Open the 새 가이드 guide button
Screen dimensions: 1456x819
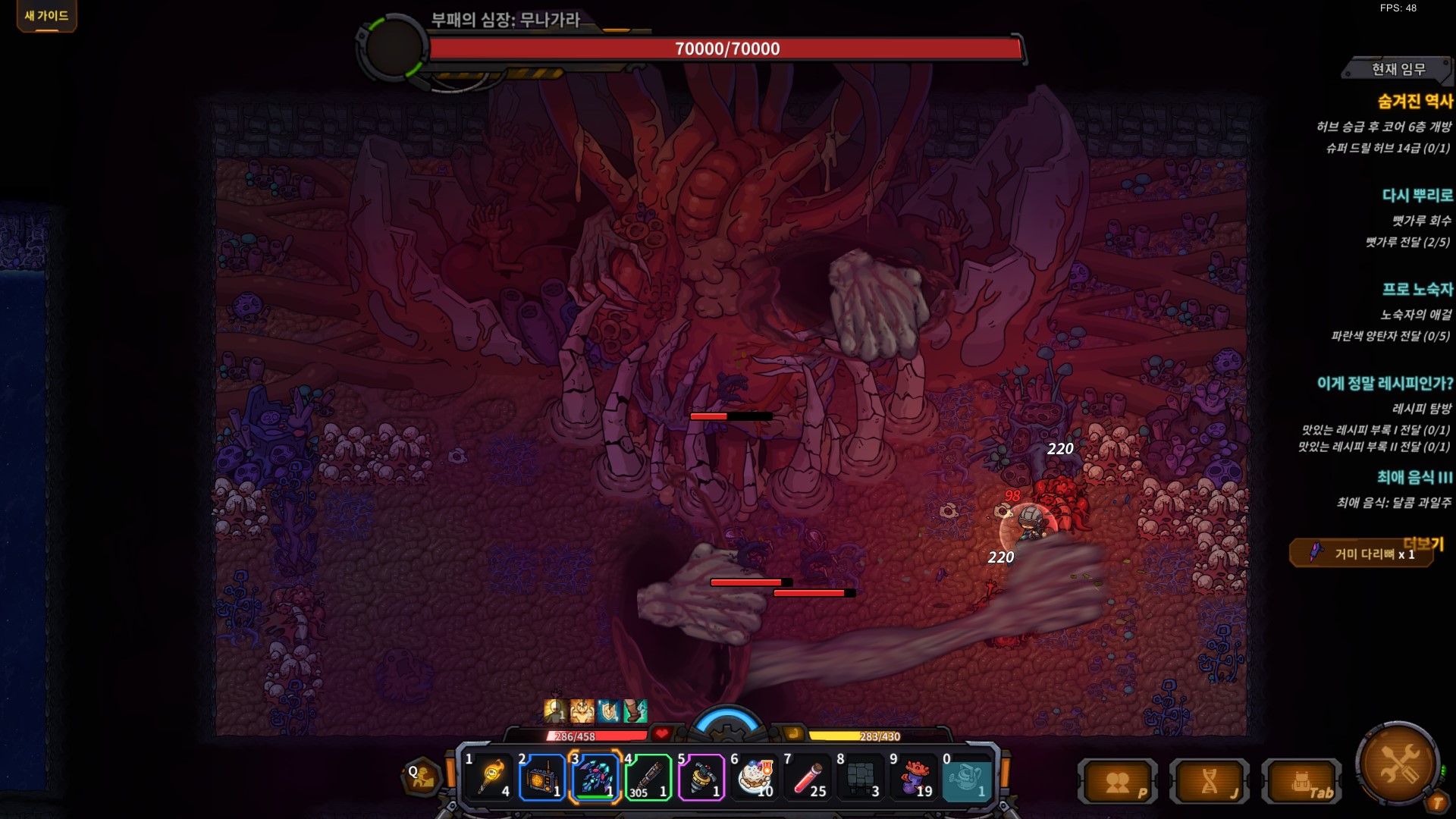(46, 16)
